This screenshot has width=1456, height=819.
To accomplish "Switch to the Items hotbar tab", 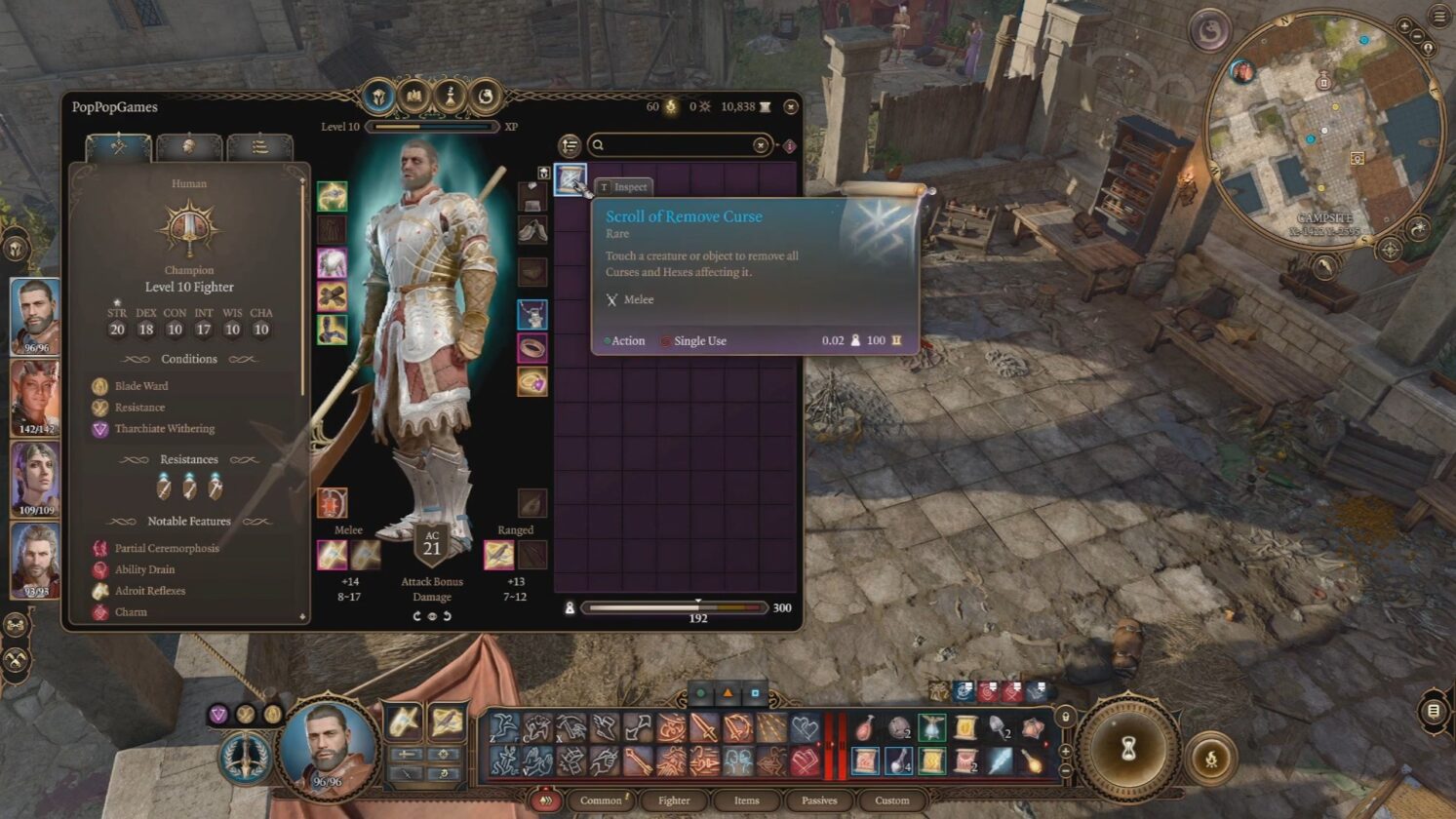I will click(746, 800).
